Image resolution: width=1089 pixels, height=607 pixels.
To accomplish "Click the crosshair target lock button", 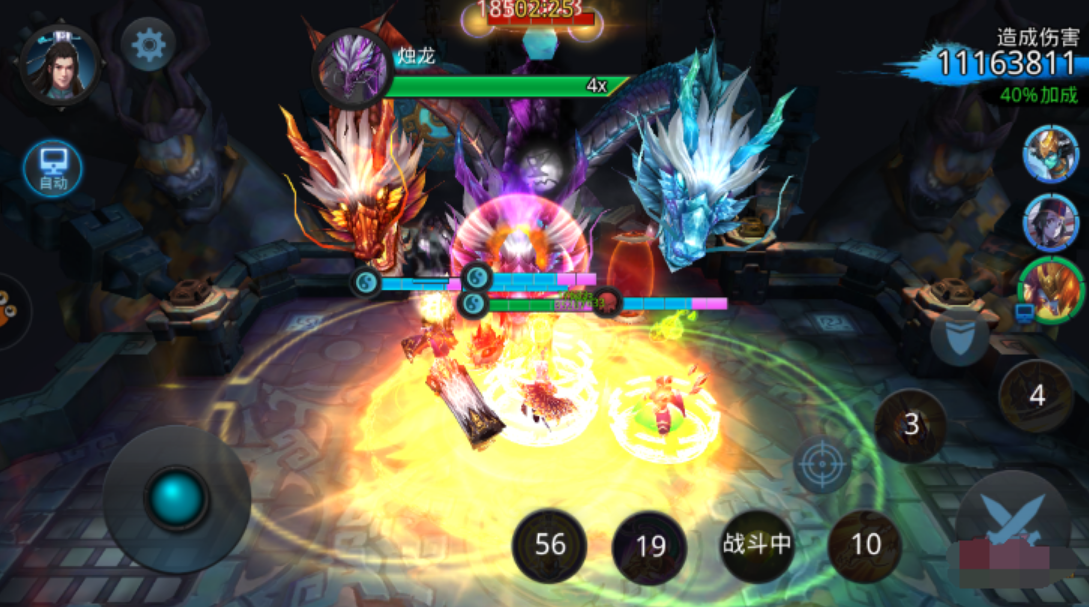I will 823,465.
